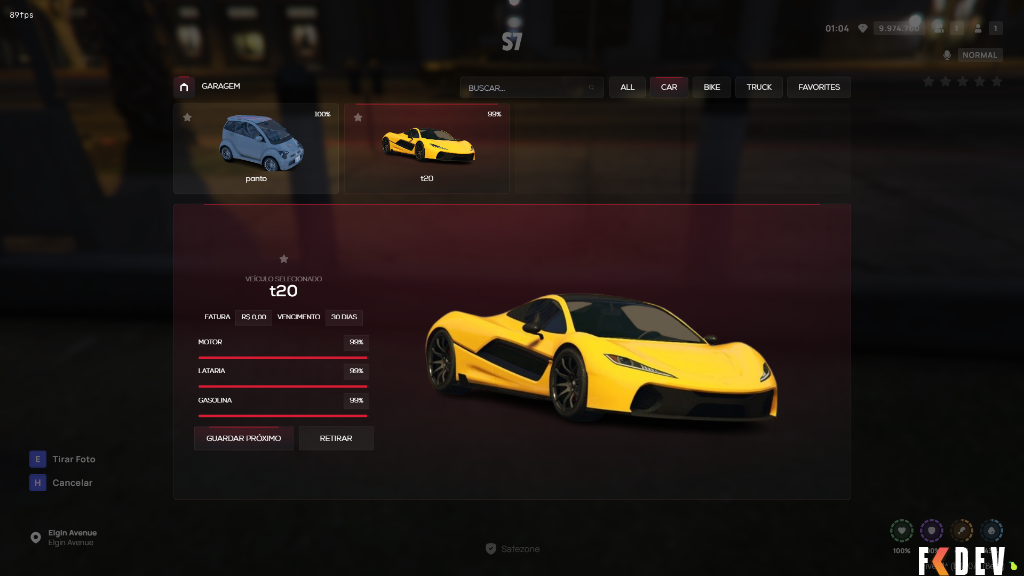Switch to the ALL vehicles filter
Image resolution: width=1024 pixels, height=576 pixels.
pyautogui.click(x=627, y=88)
